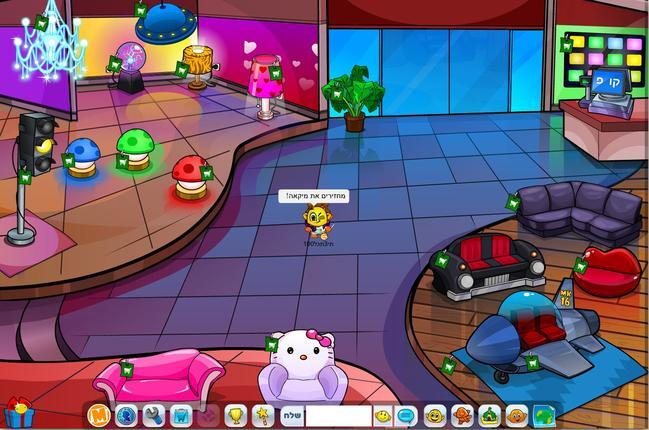The height and width of the screenshot is (430, 649).
Task: Open the yellow smiley emoji picker
Action: click(x=383, y=414)
